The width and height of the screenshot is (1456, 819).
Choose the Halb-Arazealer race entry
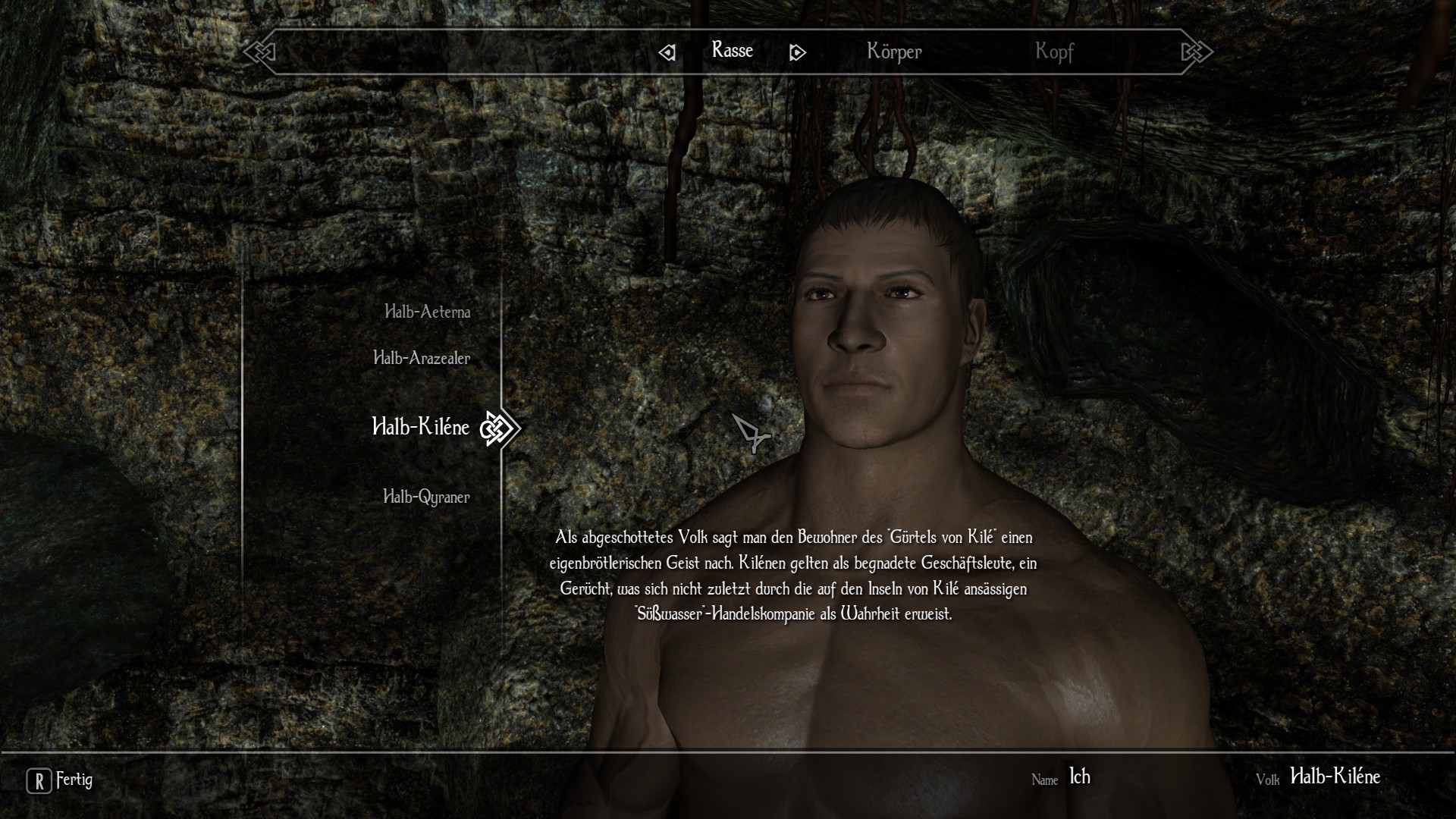coord(422,358)
